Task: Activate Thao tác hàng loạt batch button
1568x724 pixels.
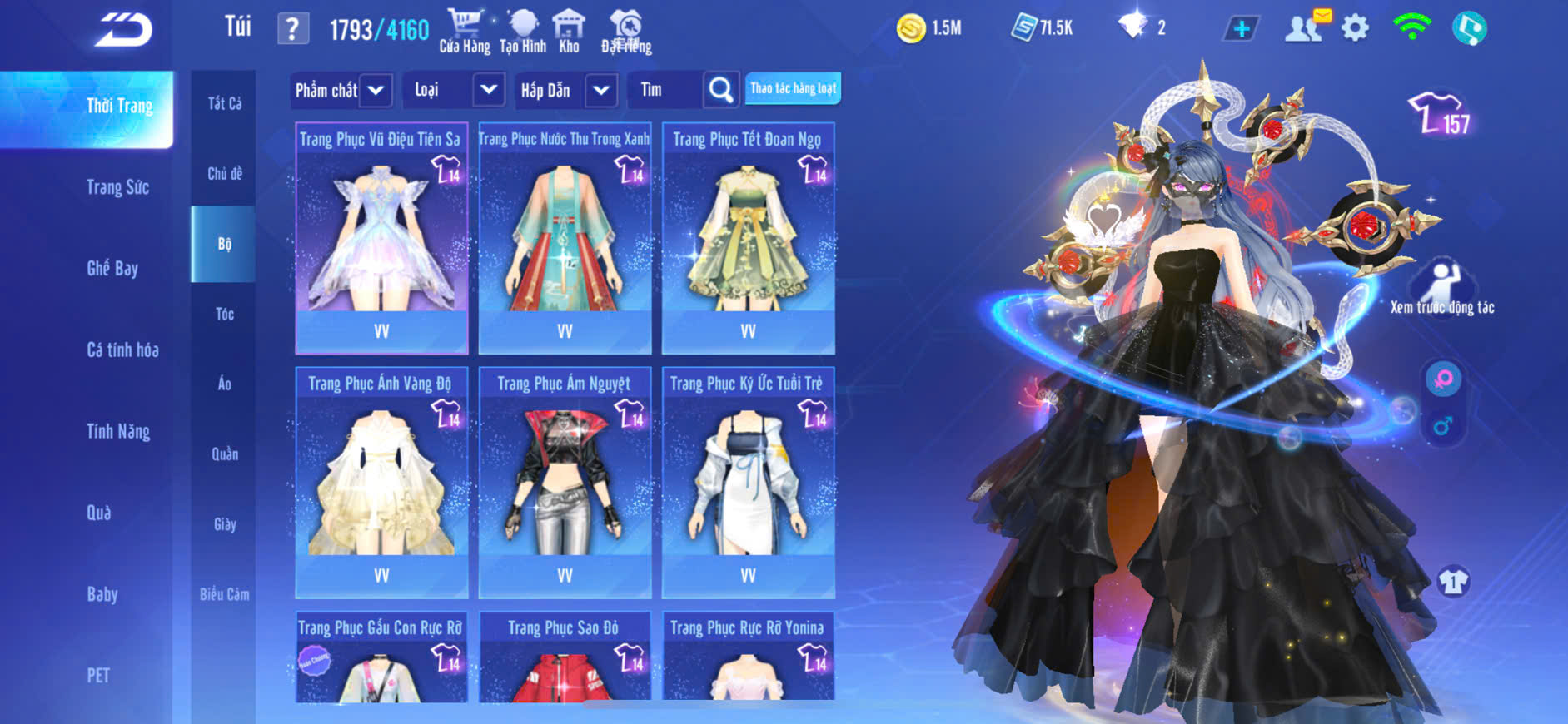Action: [x=793, y=88]
